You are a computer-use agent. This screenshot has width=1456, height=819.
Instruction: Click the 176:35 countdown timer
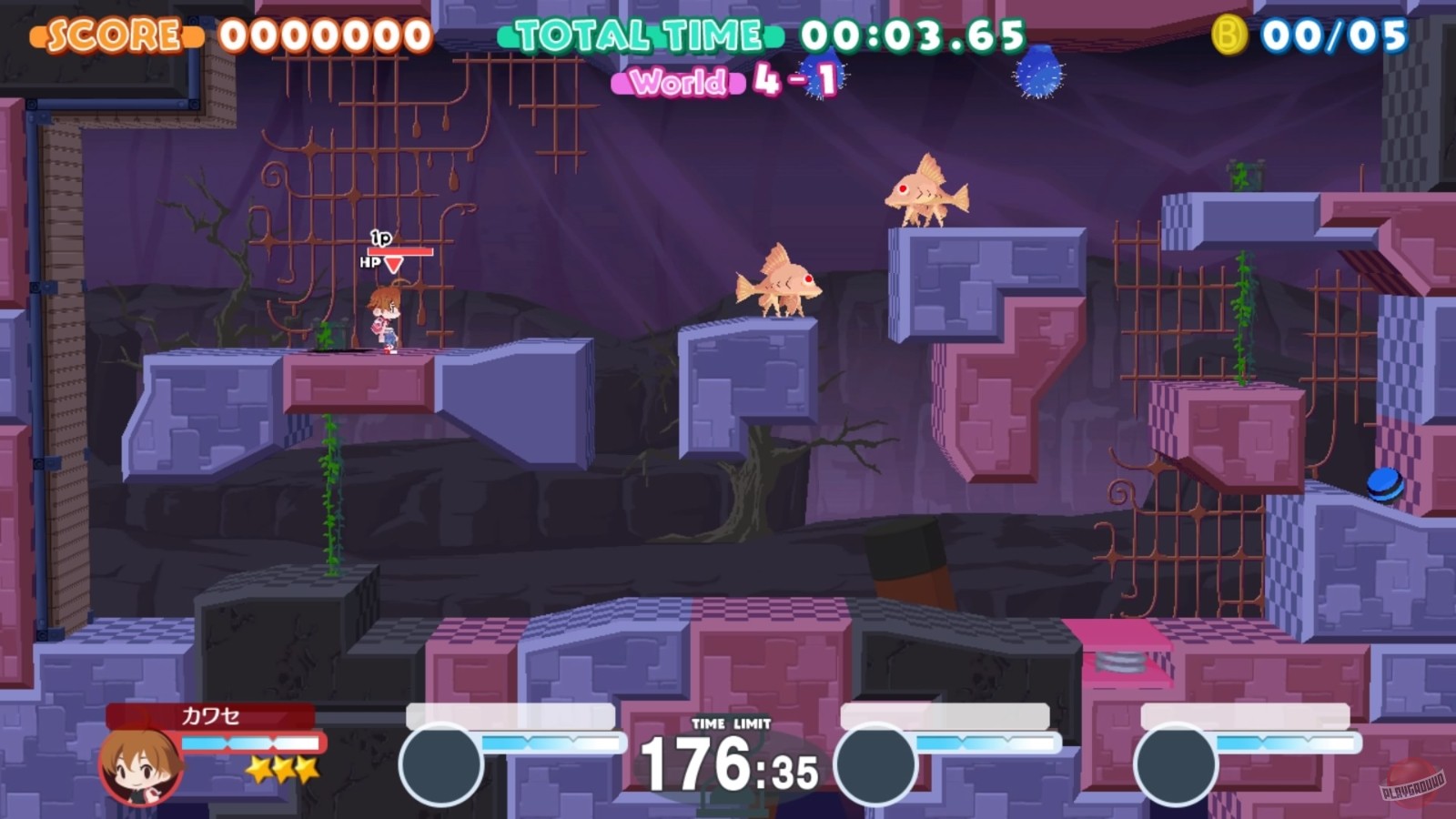point(728,764)
